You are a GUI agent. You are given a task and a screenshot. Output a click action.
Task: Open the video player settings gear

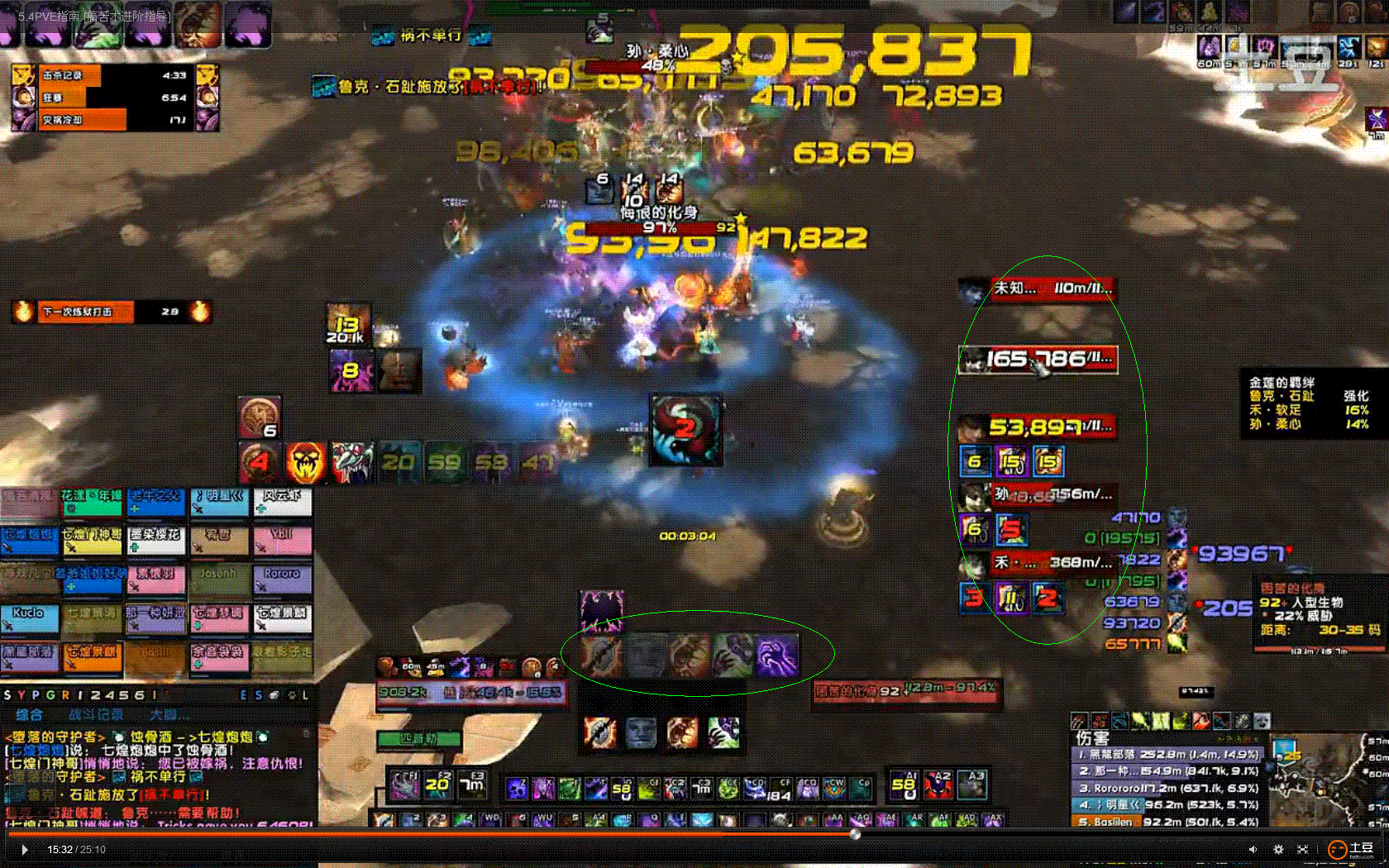coord(1278,849)
